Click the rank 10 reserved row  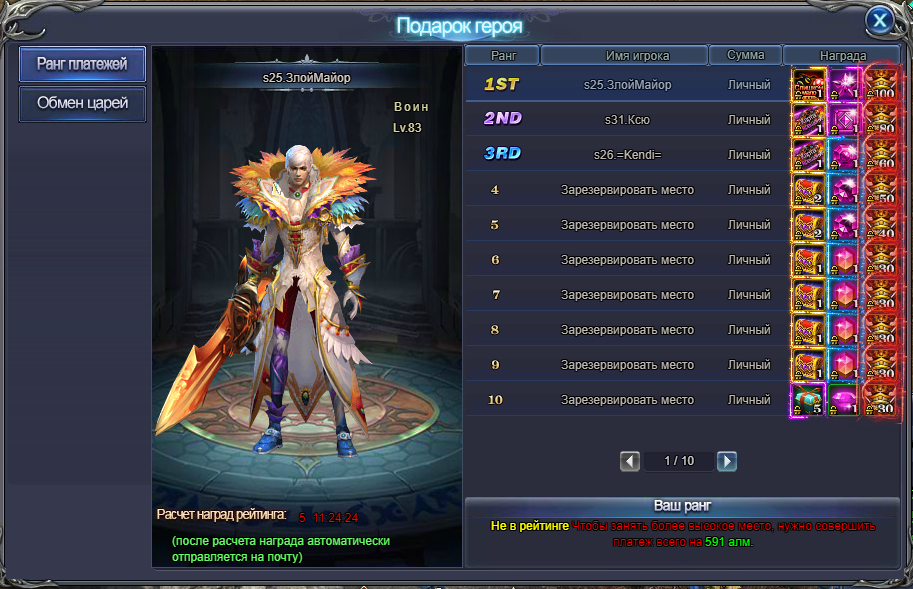coord(627,399)
